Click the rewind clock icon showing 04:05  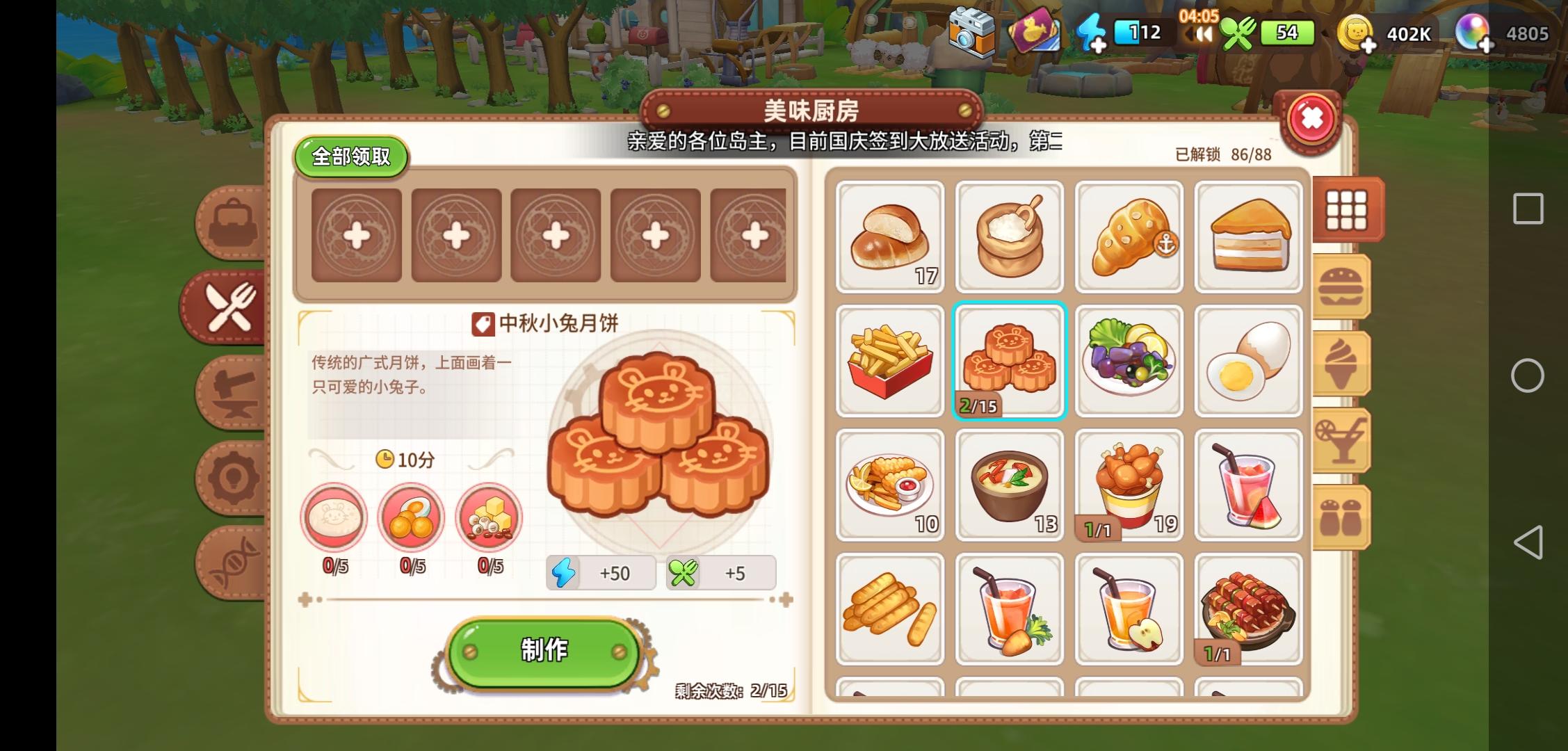tap(1202, 33)
